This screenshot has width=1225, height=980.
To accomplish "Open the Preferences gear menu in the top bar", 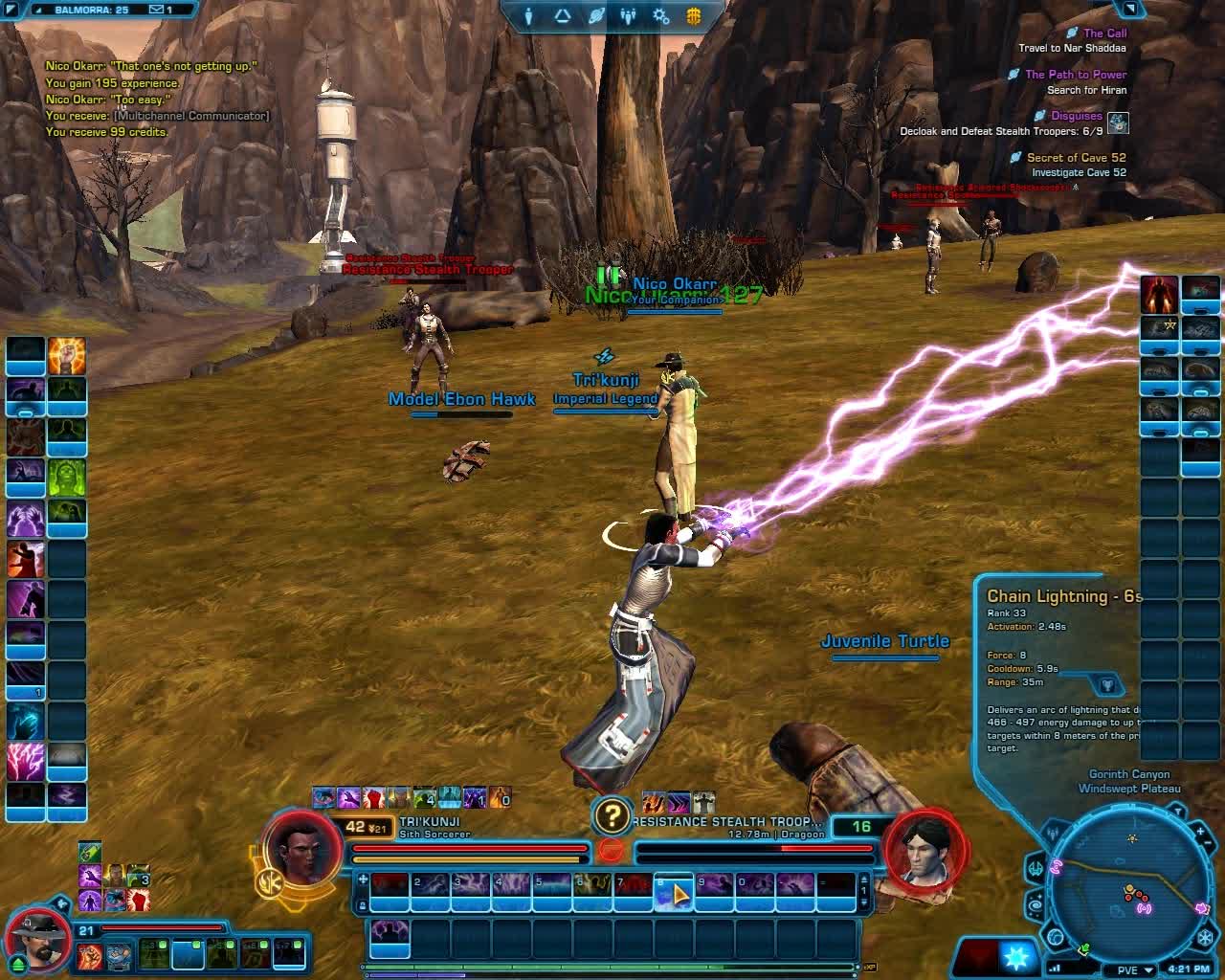I will point(660,17).
